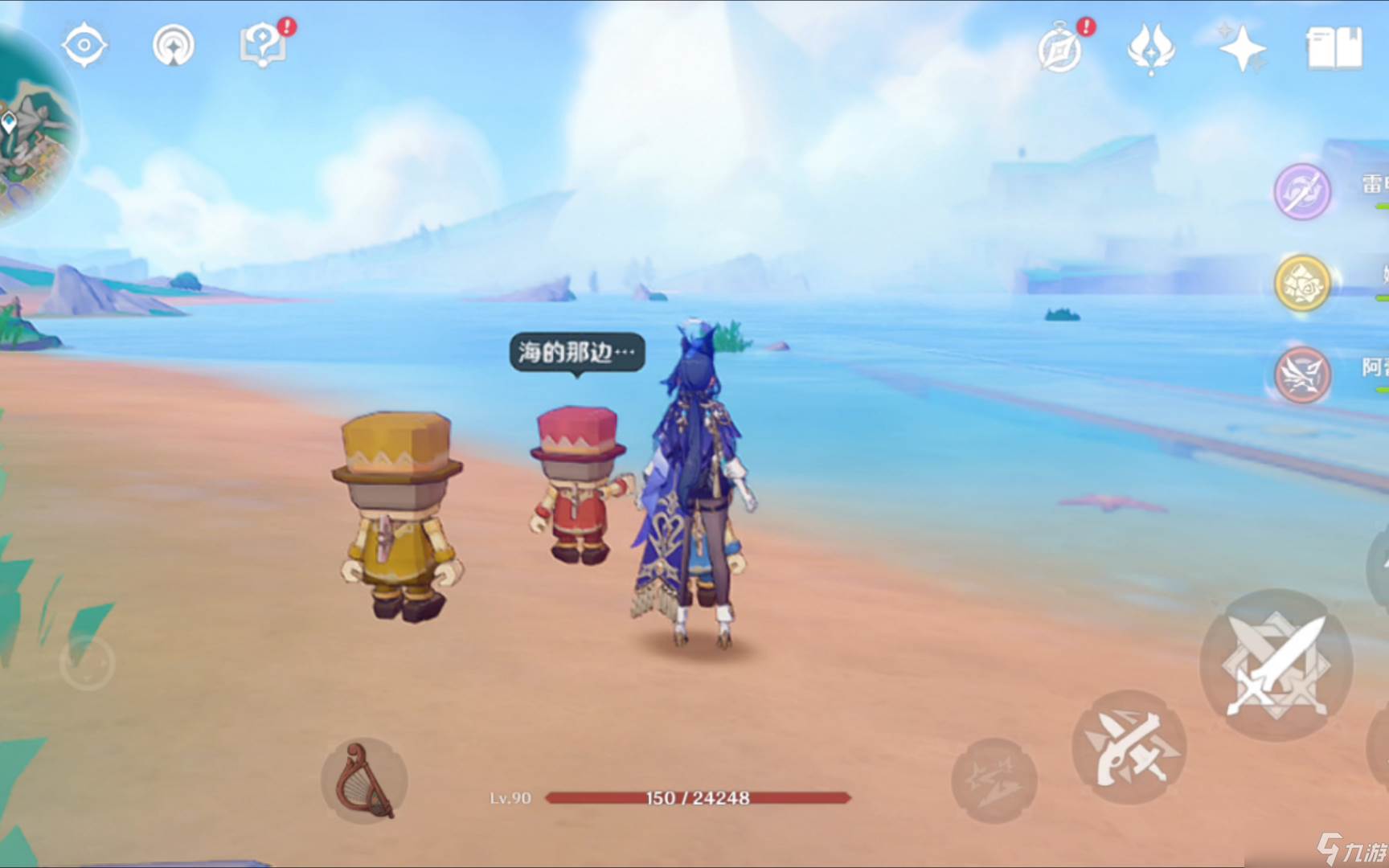The width and height of the screenshot is (1389, 868).
Task: Switch to the purple Electro party member
Action: (x=1302, y=191)
